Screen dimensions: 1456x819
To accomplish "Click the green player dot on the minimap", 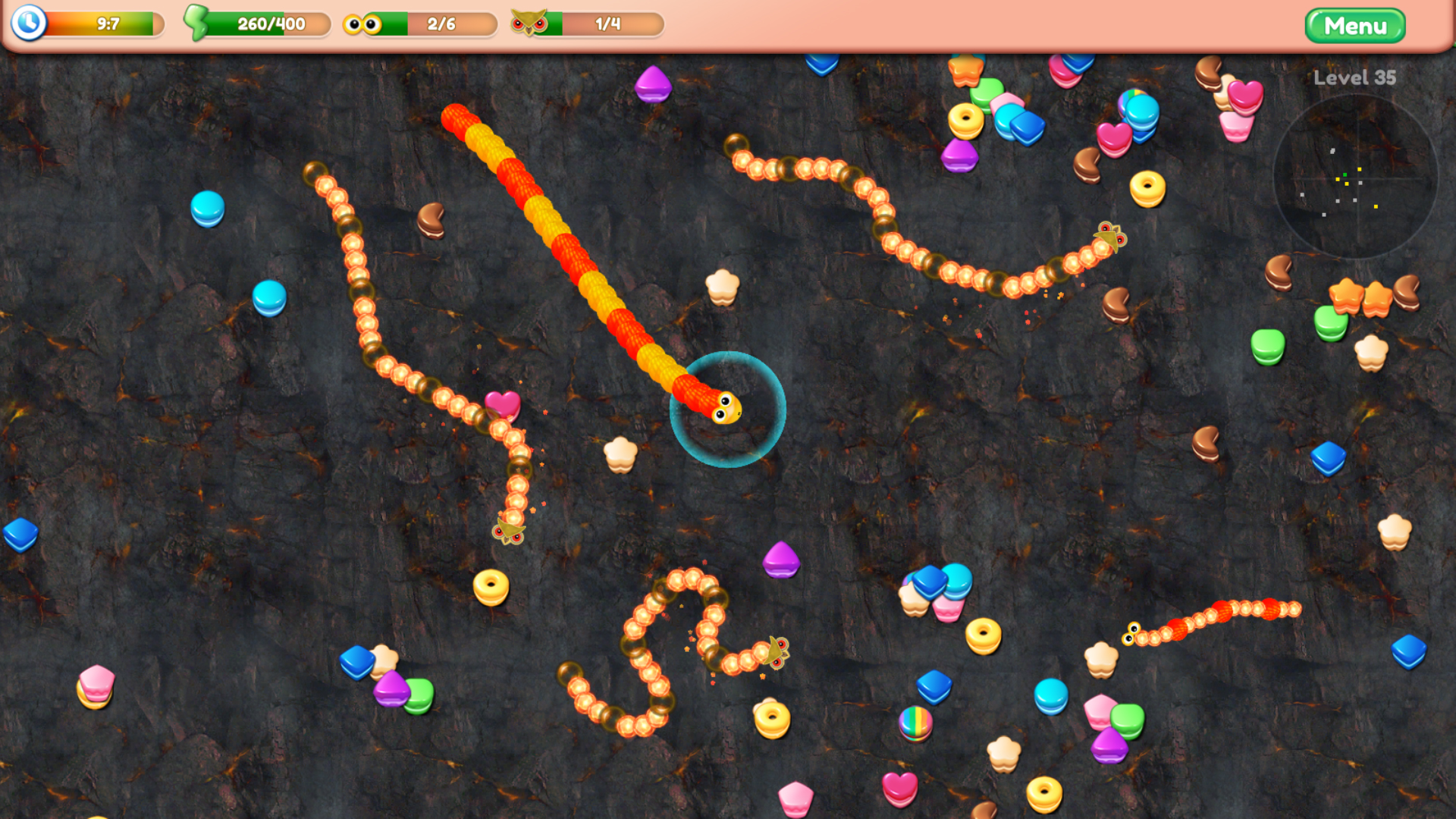I will pos(1345,174).
